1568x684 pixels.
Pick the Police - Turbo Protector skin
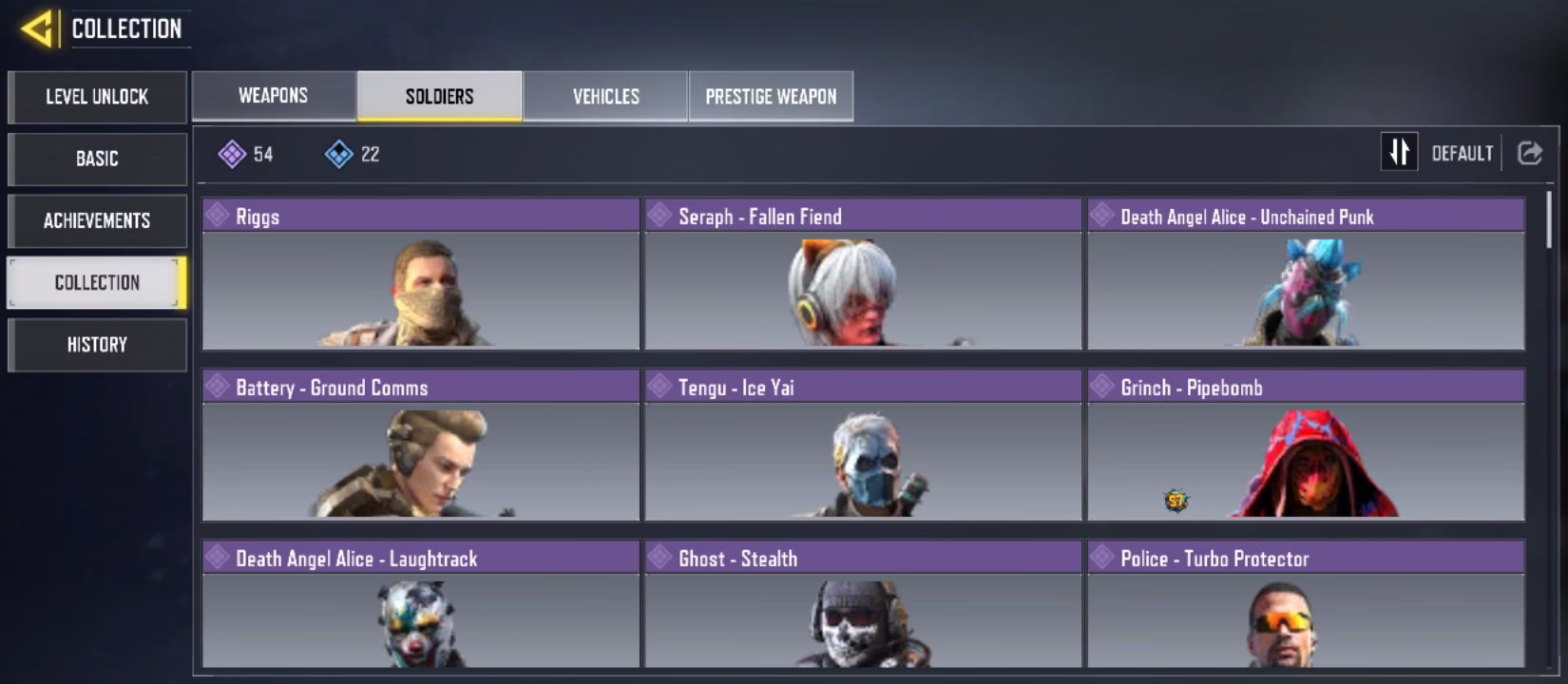[1306, 605]
